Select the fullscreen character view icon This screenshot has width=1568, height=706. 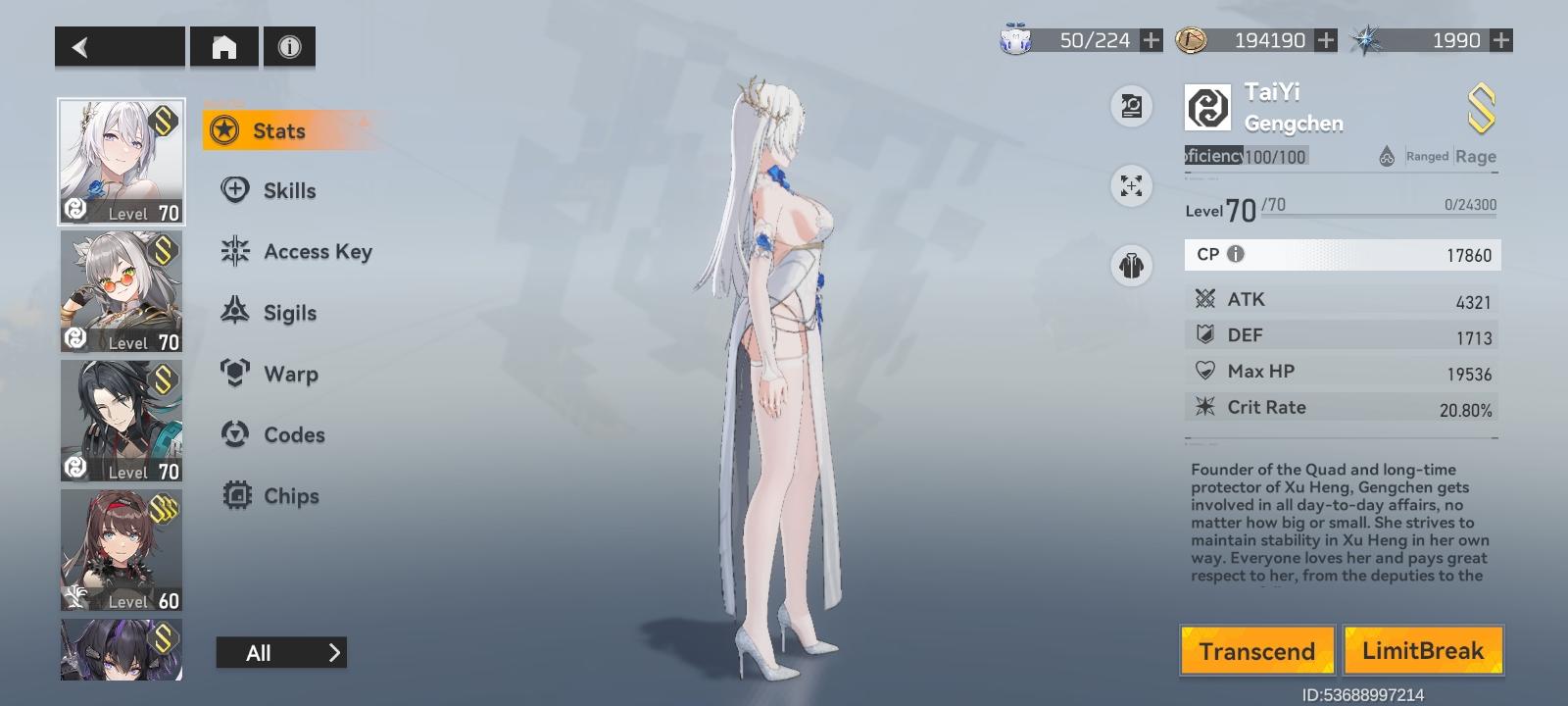point(1131,186)
